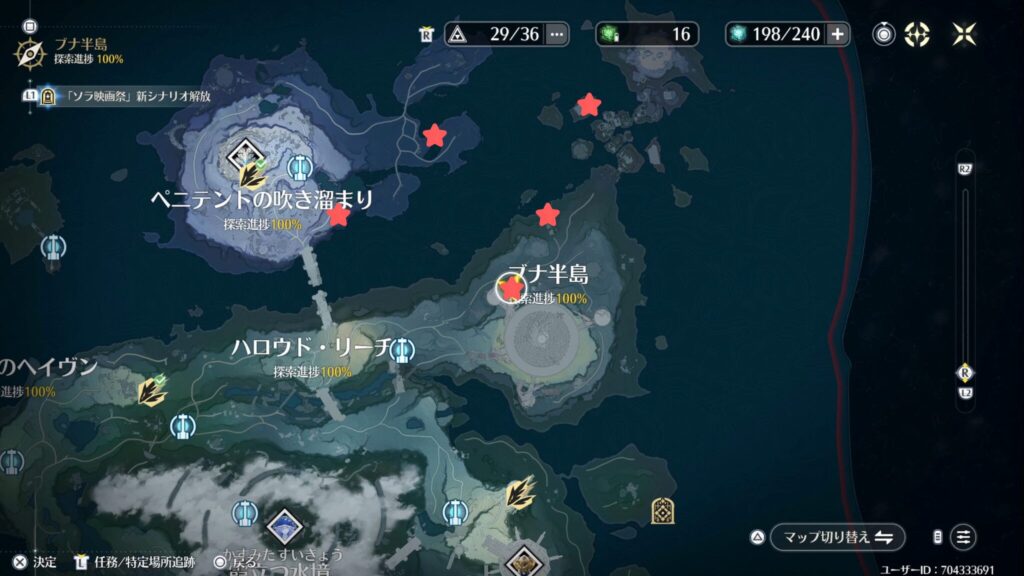Select the teleport beacon beside ハロウド・リーチ
The width and height of the screenshot is (1024, 576).
[402, 349]
